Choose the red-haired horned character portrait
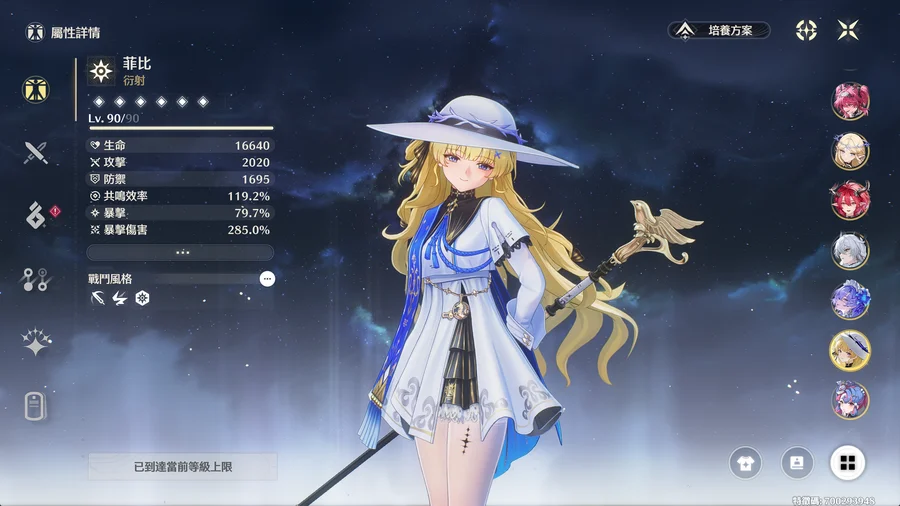 (x=850, y=200)
